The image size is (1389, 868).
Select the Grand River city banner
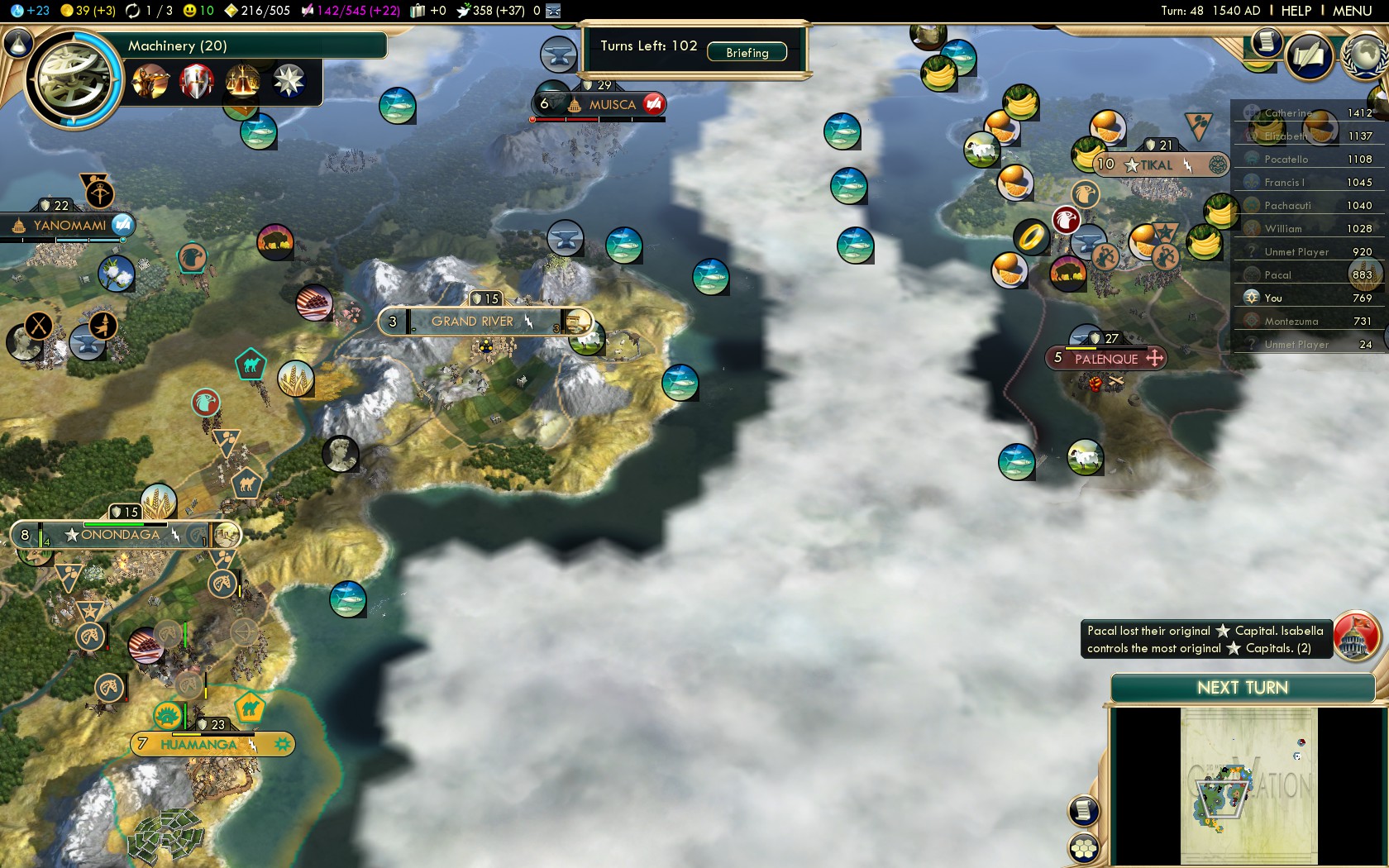473,322
